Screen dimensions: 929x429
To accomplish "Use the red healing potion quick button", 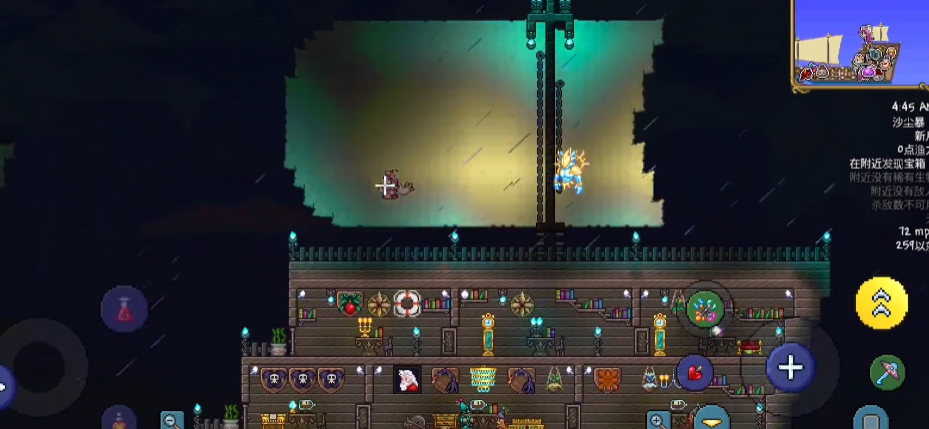I will coord(124,309).
